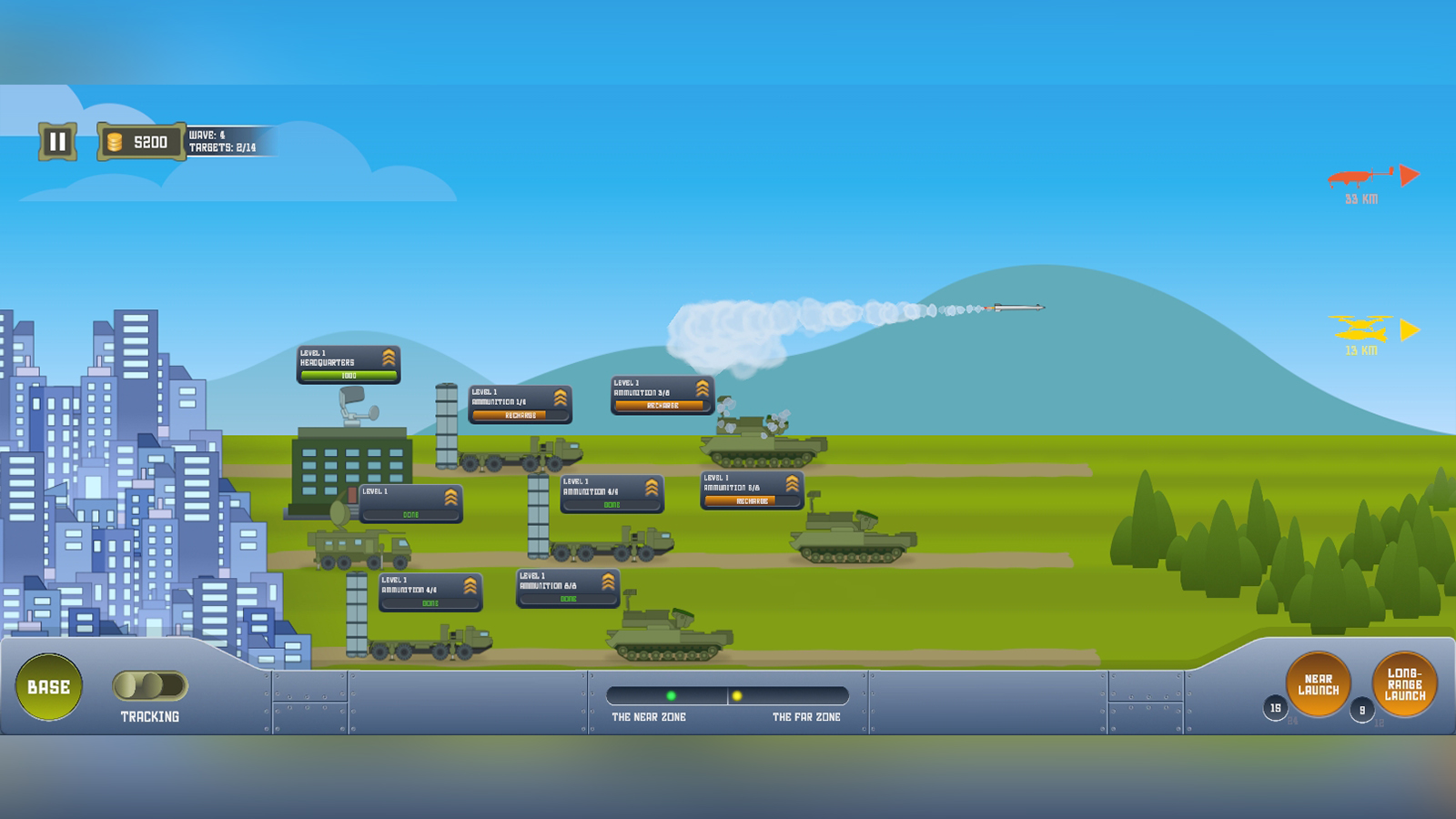
Task: Click the near zone marker on the zone slider
Action: pyautogui.click(x=672, y=695)
